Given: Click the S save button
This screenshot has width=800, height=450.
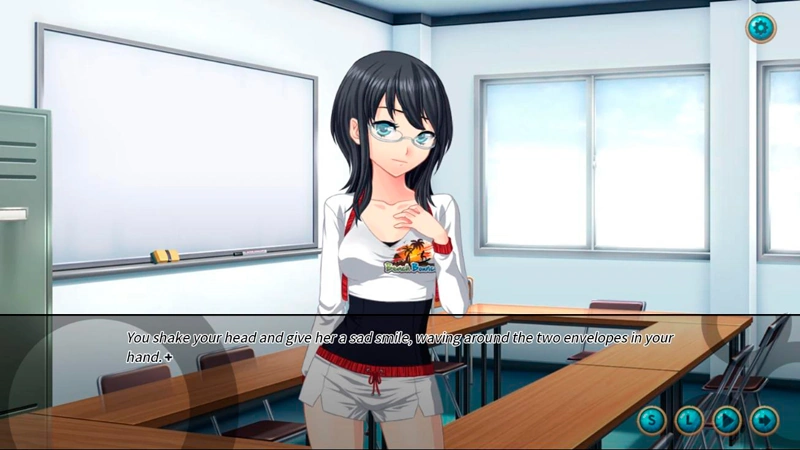Looking at the screenshot, I should click(x=652, y=419).
